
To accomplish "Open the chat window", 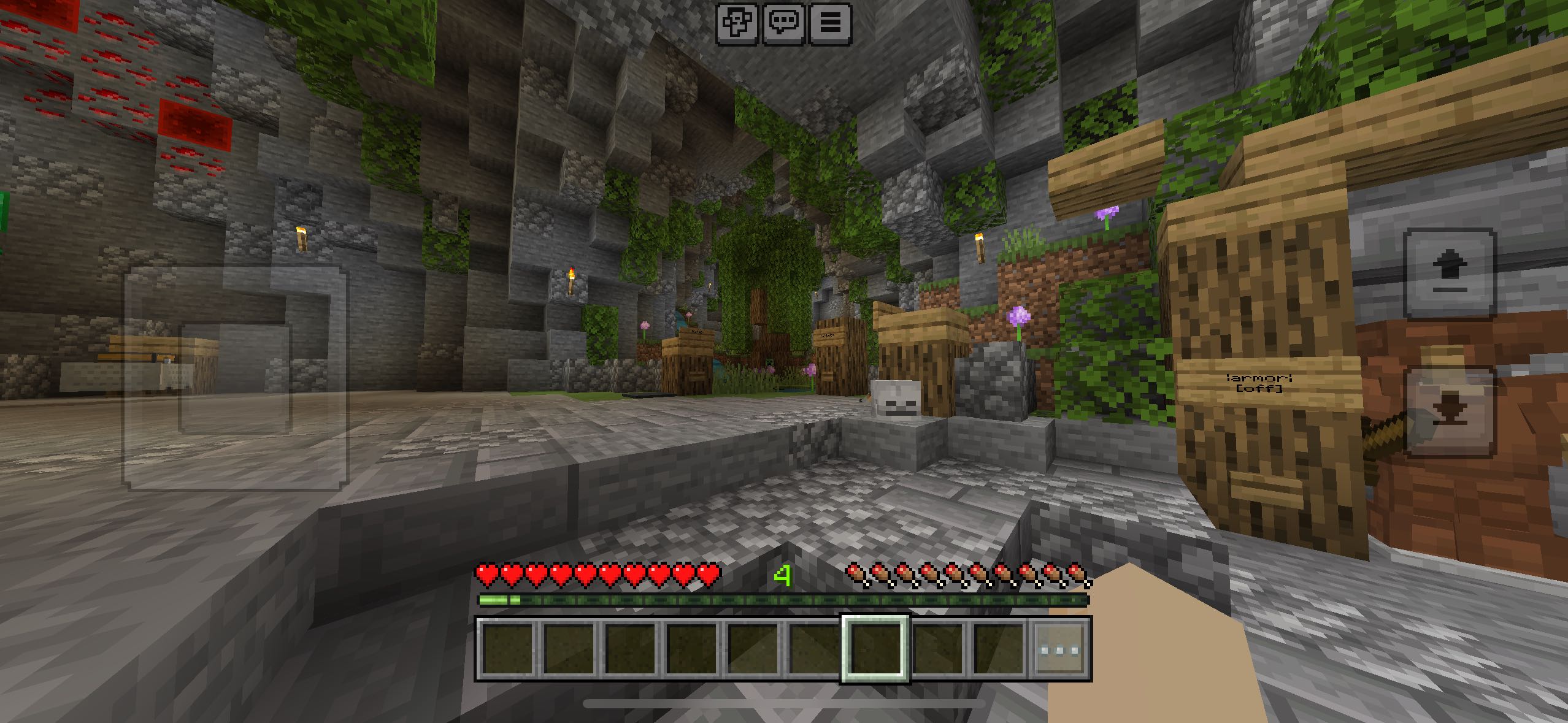I will (784, 24).
